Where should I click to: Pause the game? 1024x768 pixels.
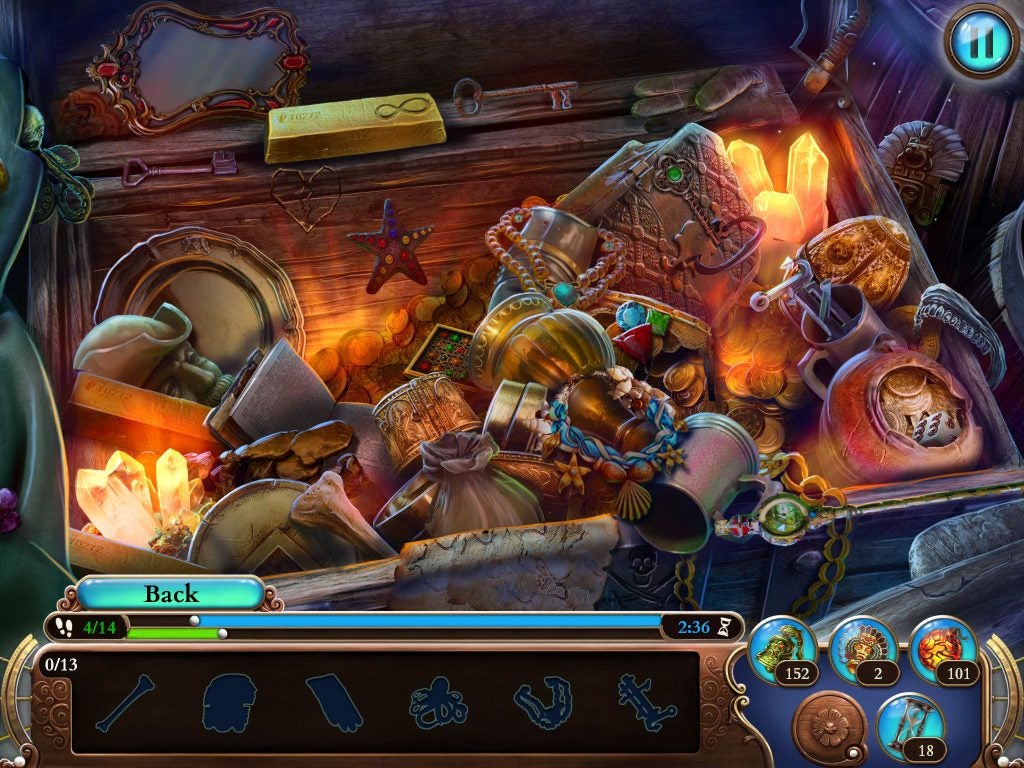coord(981,41)
